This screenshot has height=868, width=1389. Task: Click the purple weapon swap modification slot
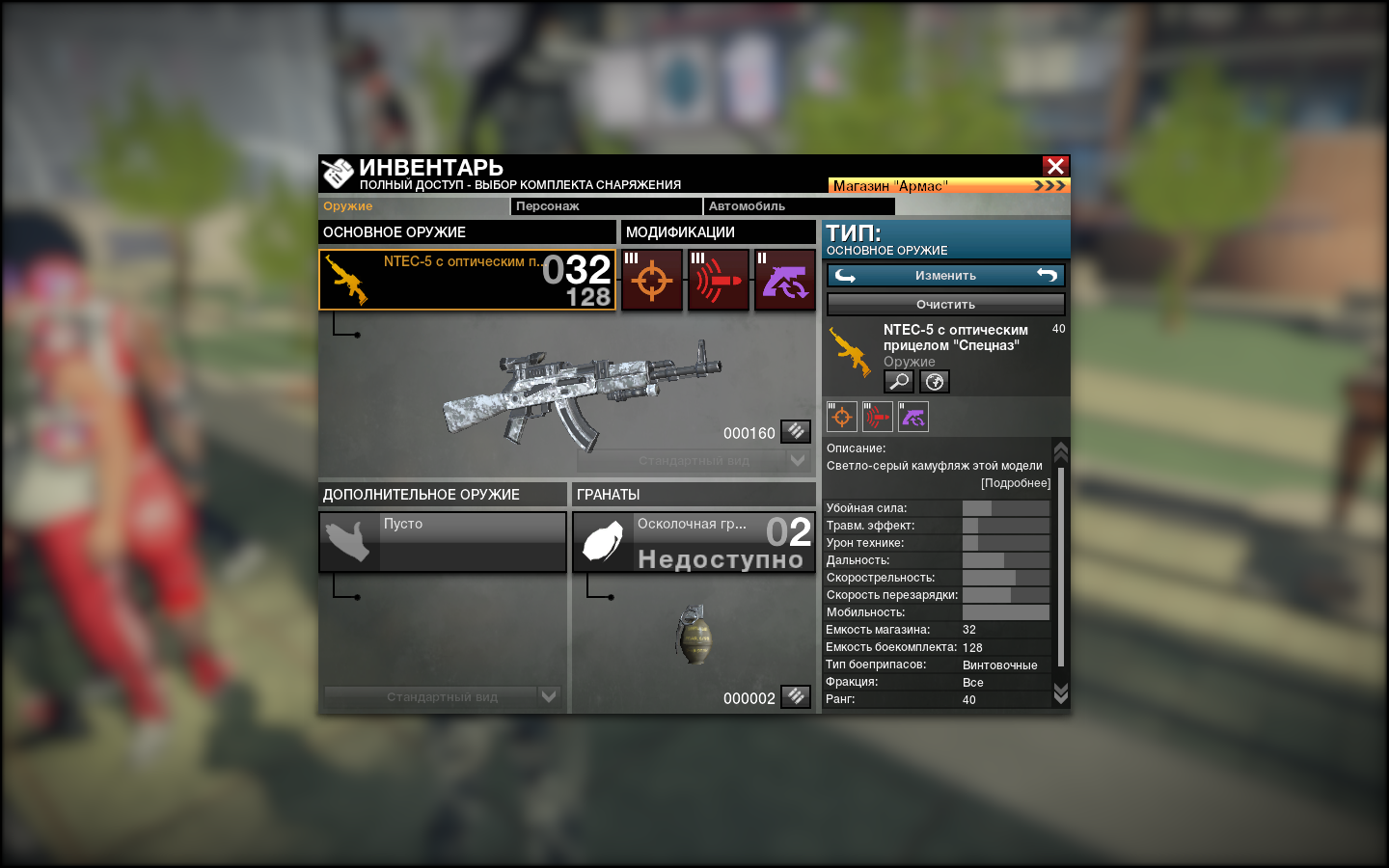pyautogui.click(x=784, y=280)
